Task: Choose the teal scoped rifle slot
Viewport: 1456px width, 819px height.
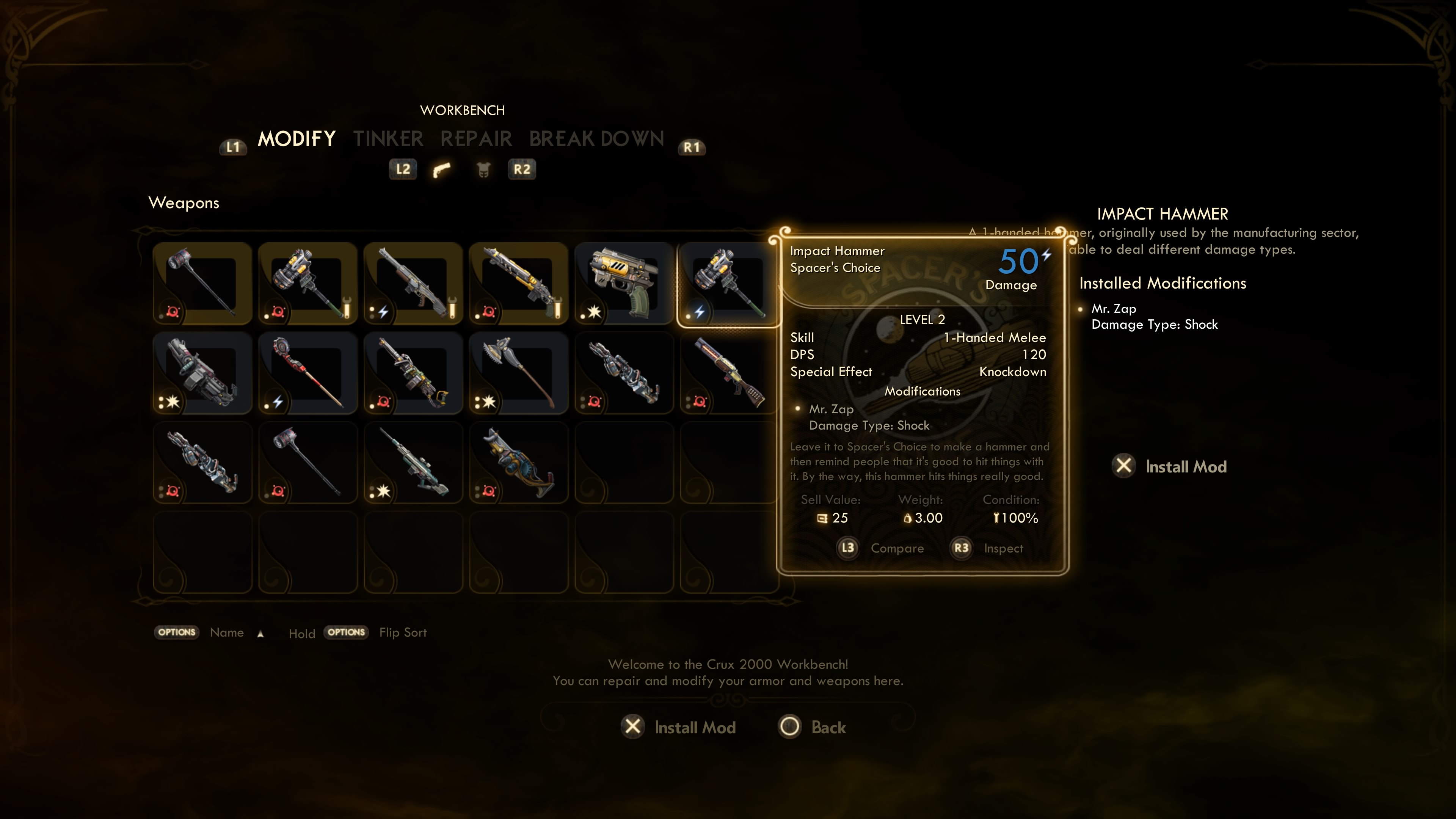Action: (x=413, y=462)
